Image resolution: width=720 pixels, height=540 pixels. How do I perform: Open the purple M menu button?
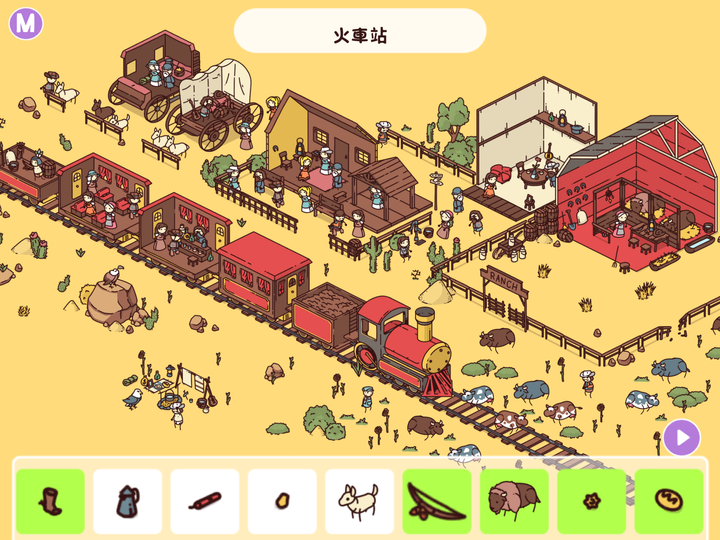26,23
